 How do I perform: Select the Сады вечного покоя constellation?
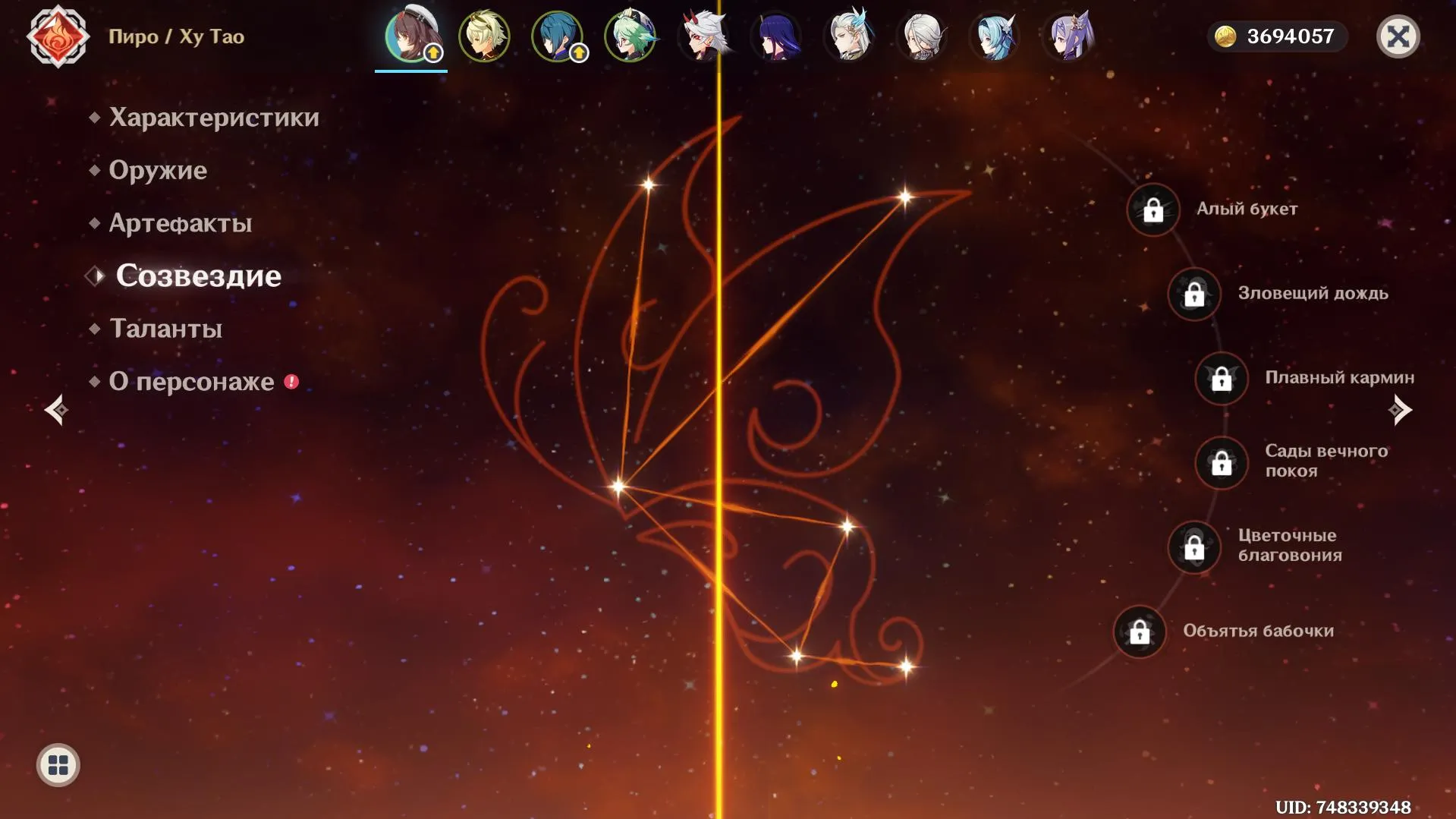pyautogui.click(x=1222, y=463)
